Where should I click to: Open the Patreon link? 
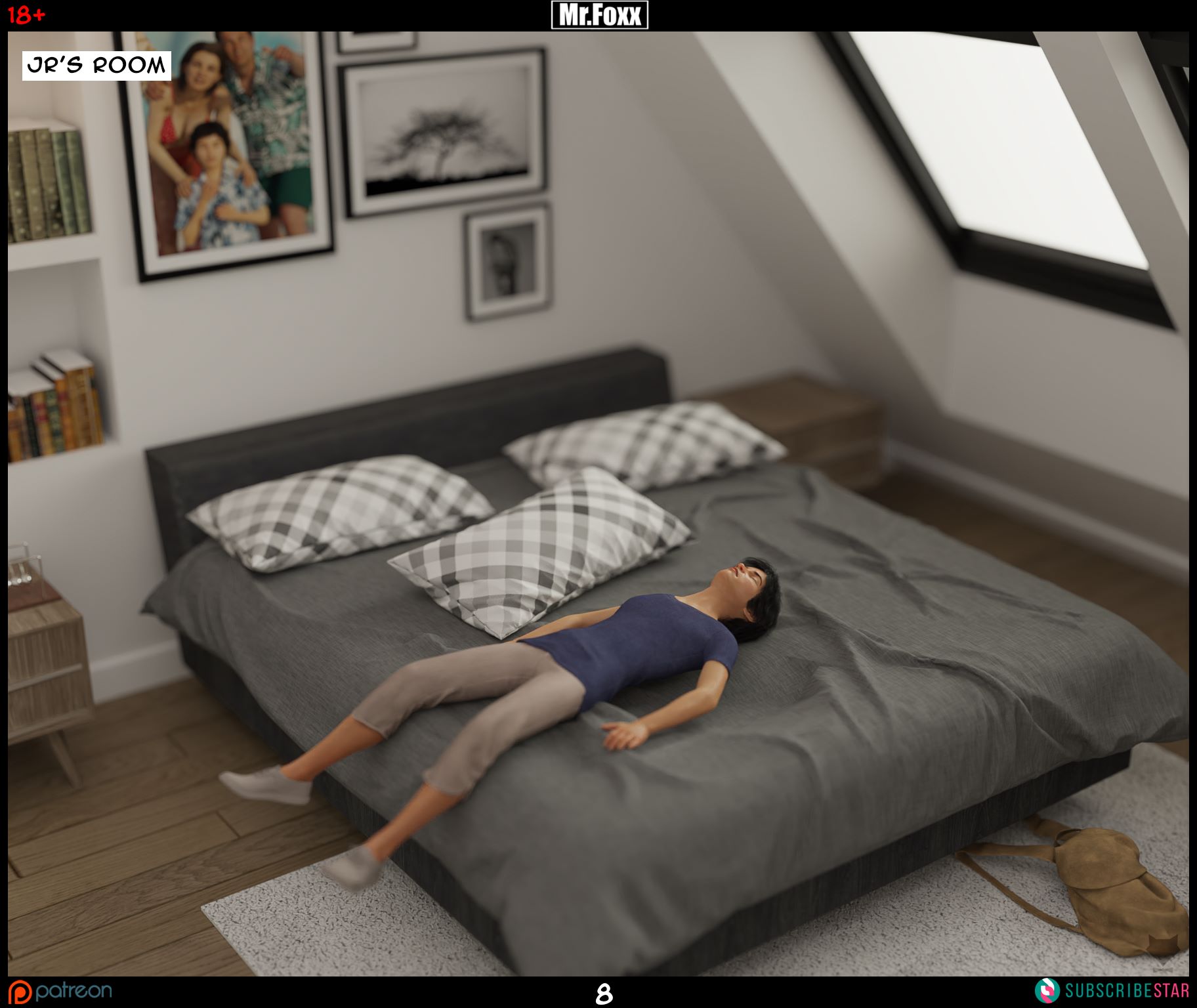point(60,991)
